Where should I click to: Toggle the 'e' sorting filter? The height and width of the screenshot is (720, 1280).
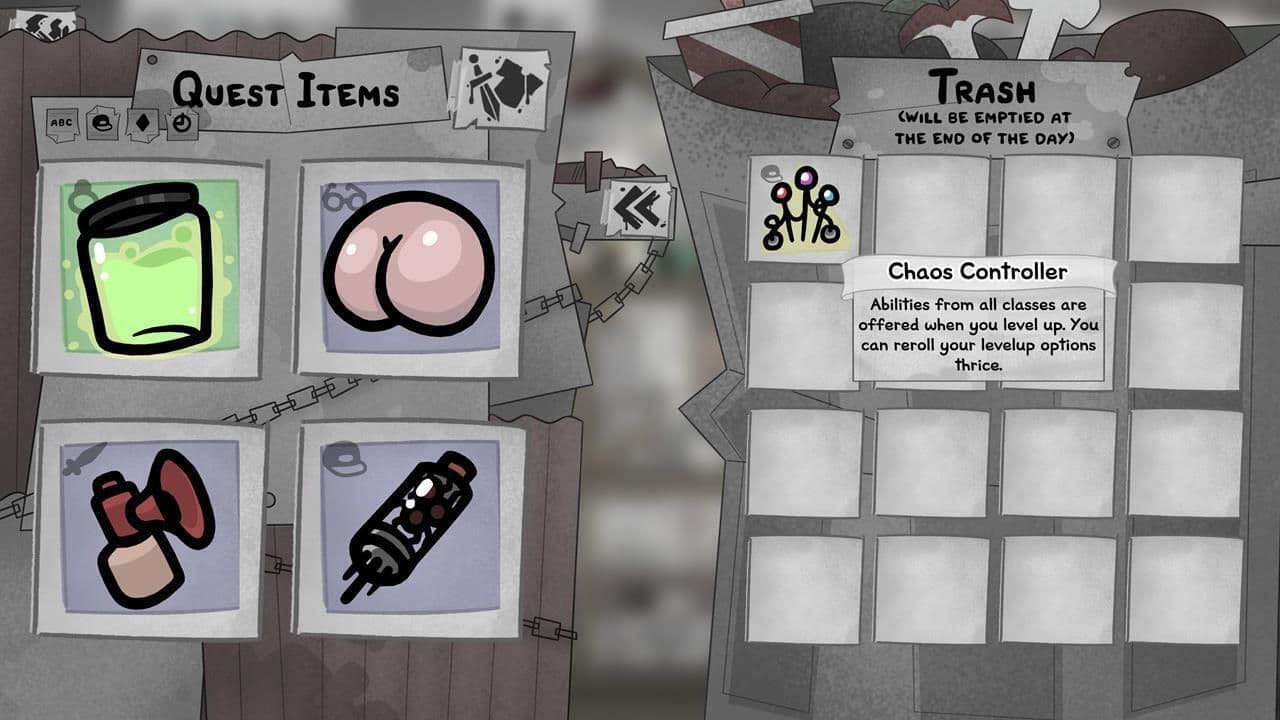click(102, 122)
